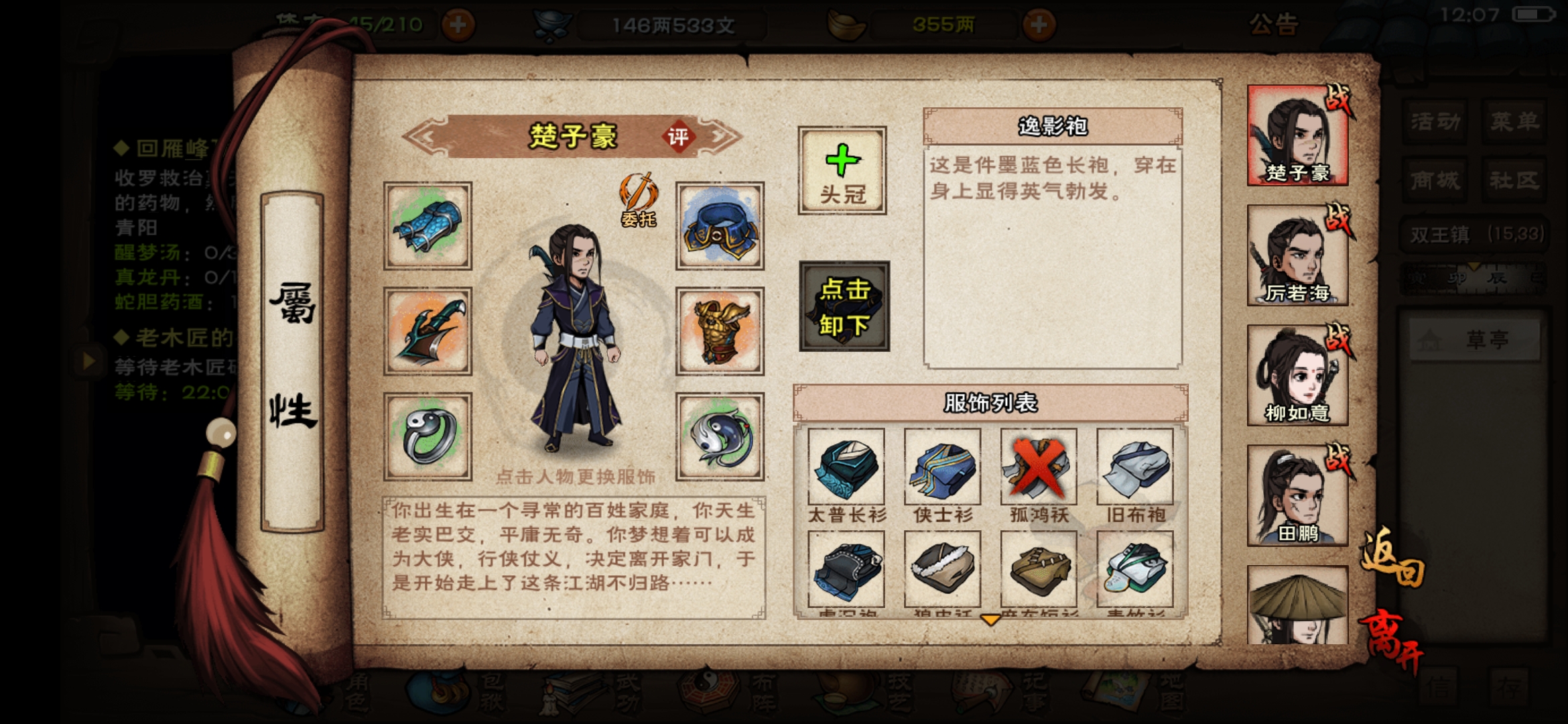Click the yin-yang ring equipment slot
Screen dimensions: 1568x724
tap(428, 435)
